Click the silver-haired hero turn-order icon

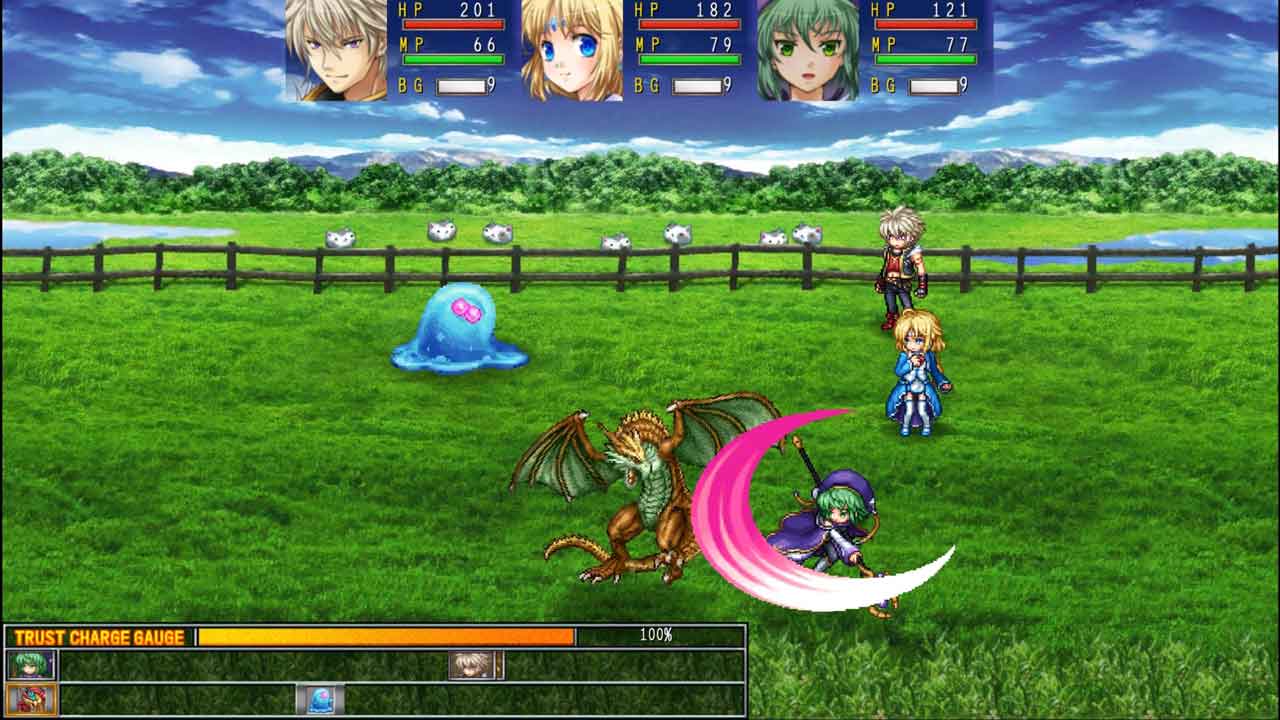pos(475,665)
